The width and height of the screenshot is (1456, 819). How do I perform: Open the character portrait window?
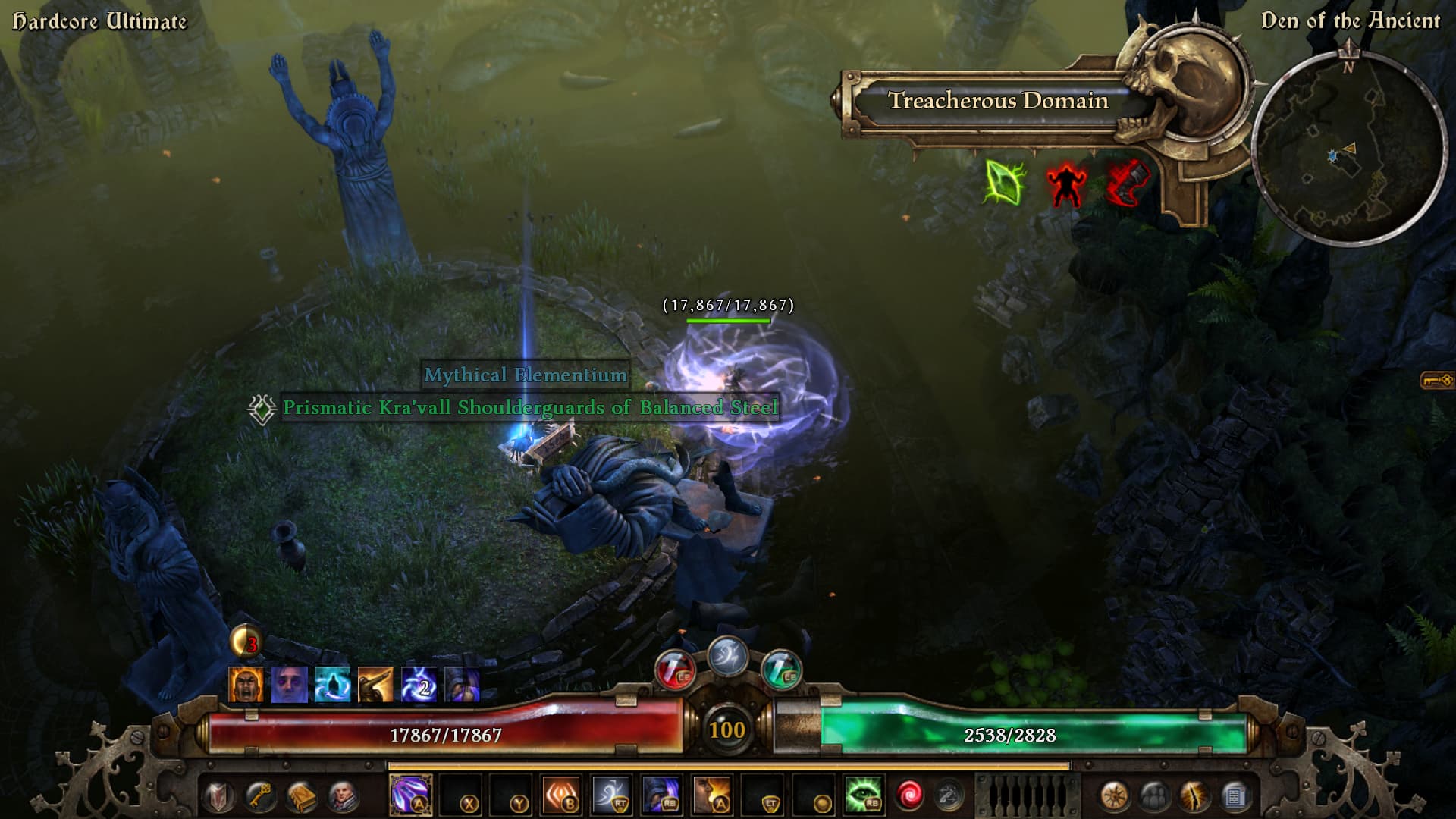tap(343, 796)
